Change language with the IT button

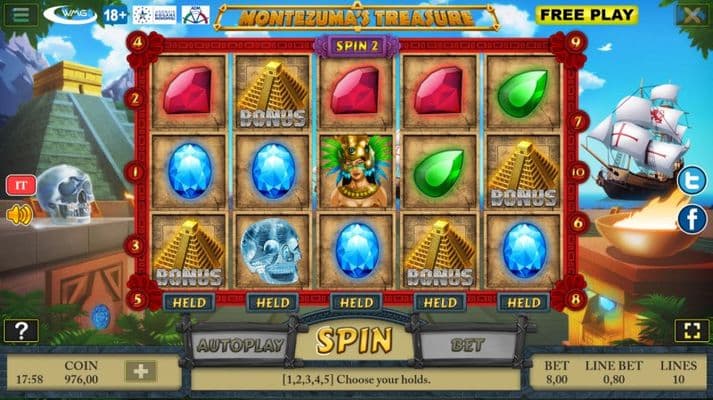20,185
